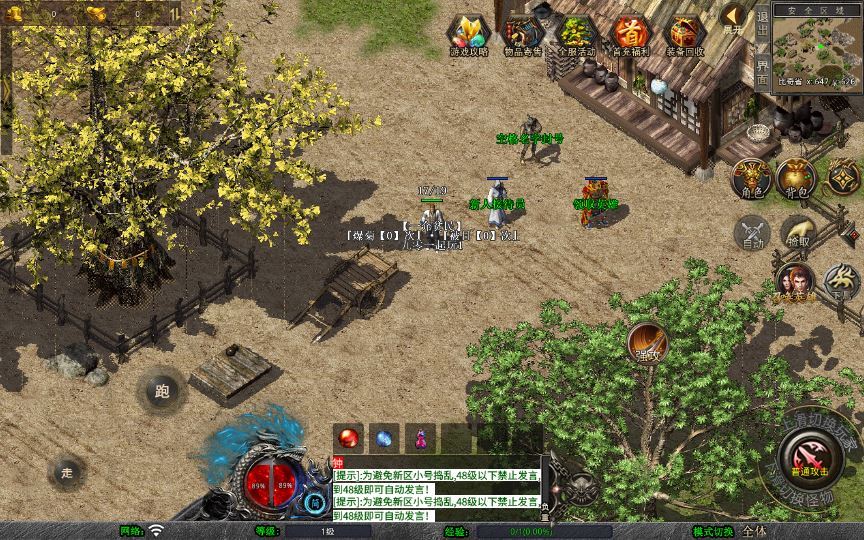The image size is (864, 540).
Task: Tap the 拾取 pickup button
Action: (x=798, y=232)
